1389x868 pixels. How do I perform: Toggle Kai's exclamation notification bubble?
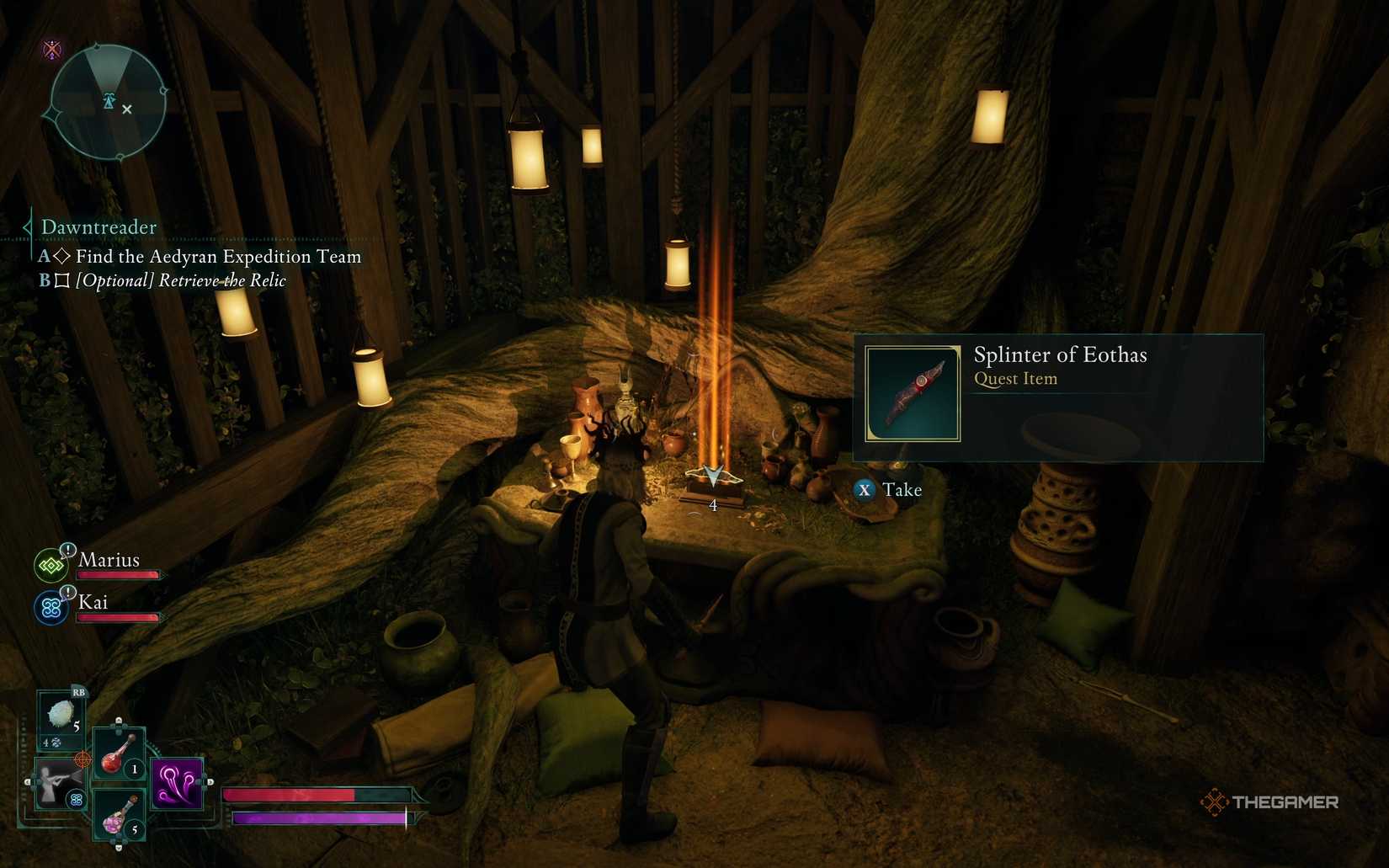tap(67, 591)
